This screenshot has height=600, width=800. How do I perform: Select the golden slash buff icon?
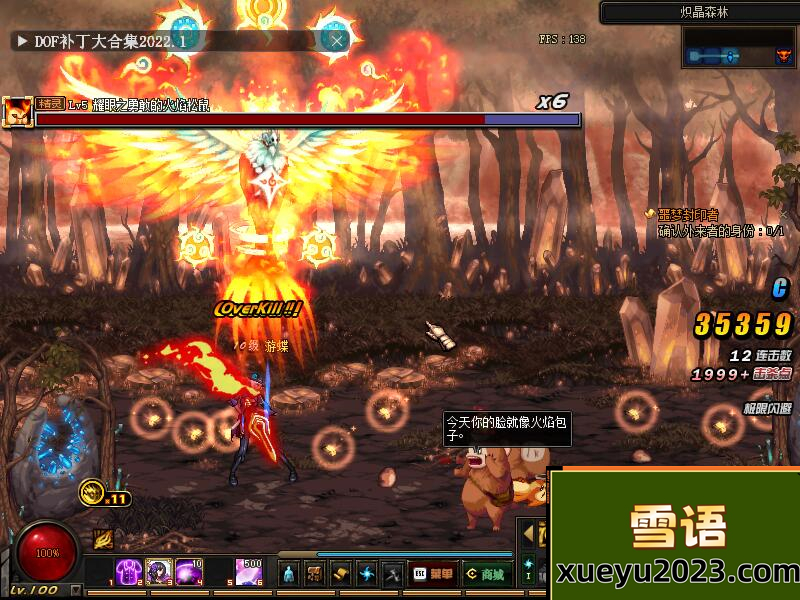click(x=104, y=539)
